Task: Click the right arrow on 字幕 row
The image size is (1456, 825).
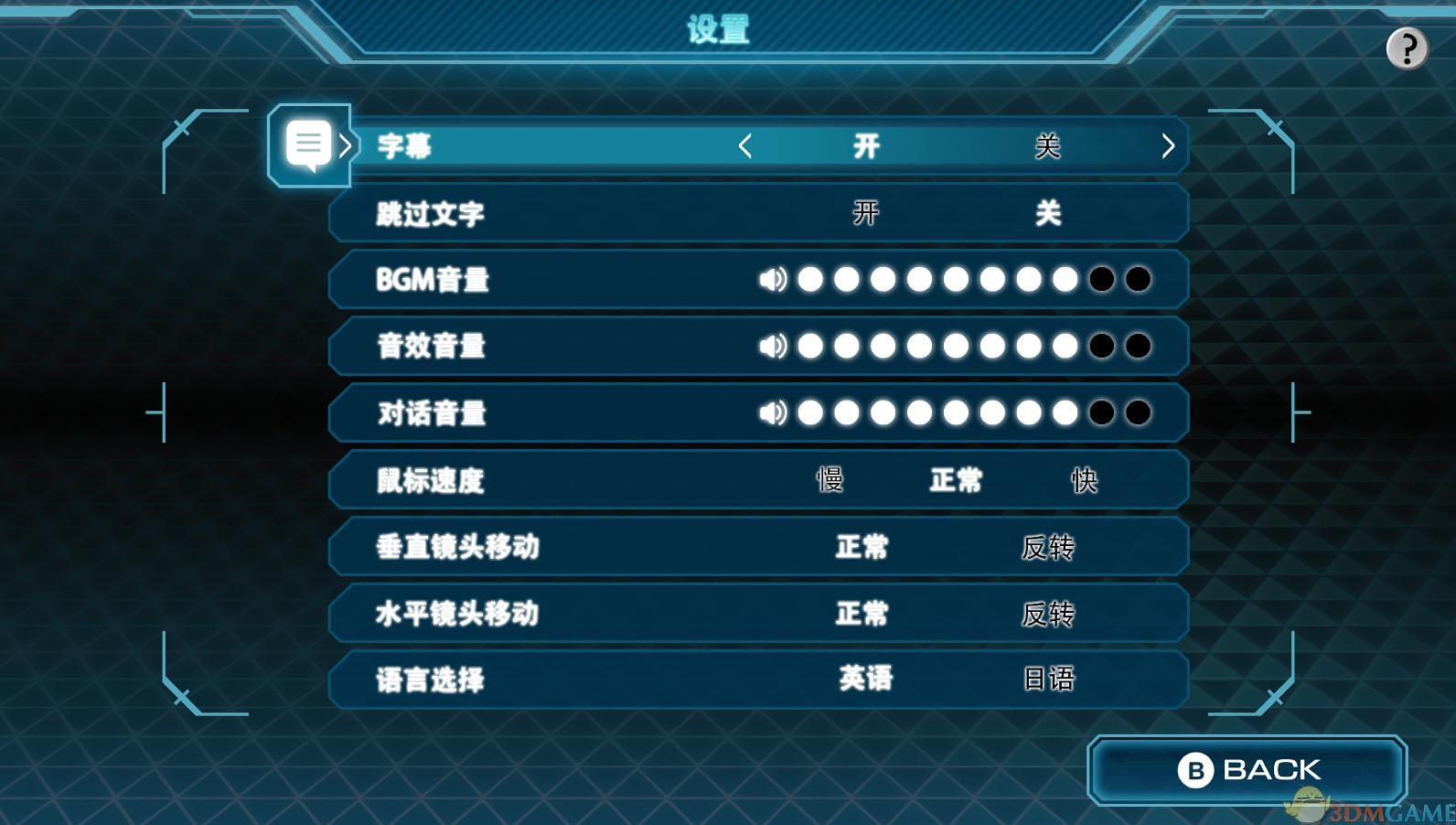Action: (1167, 146)
